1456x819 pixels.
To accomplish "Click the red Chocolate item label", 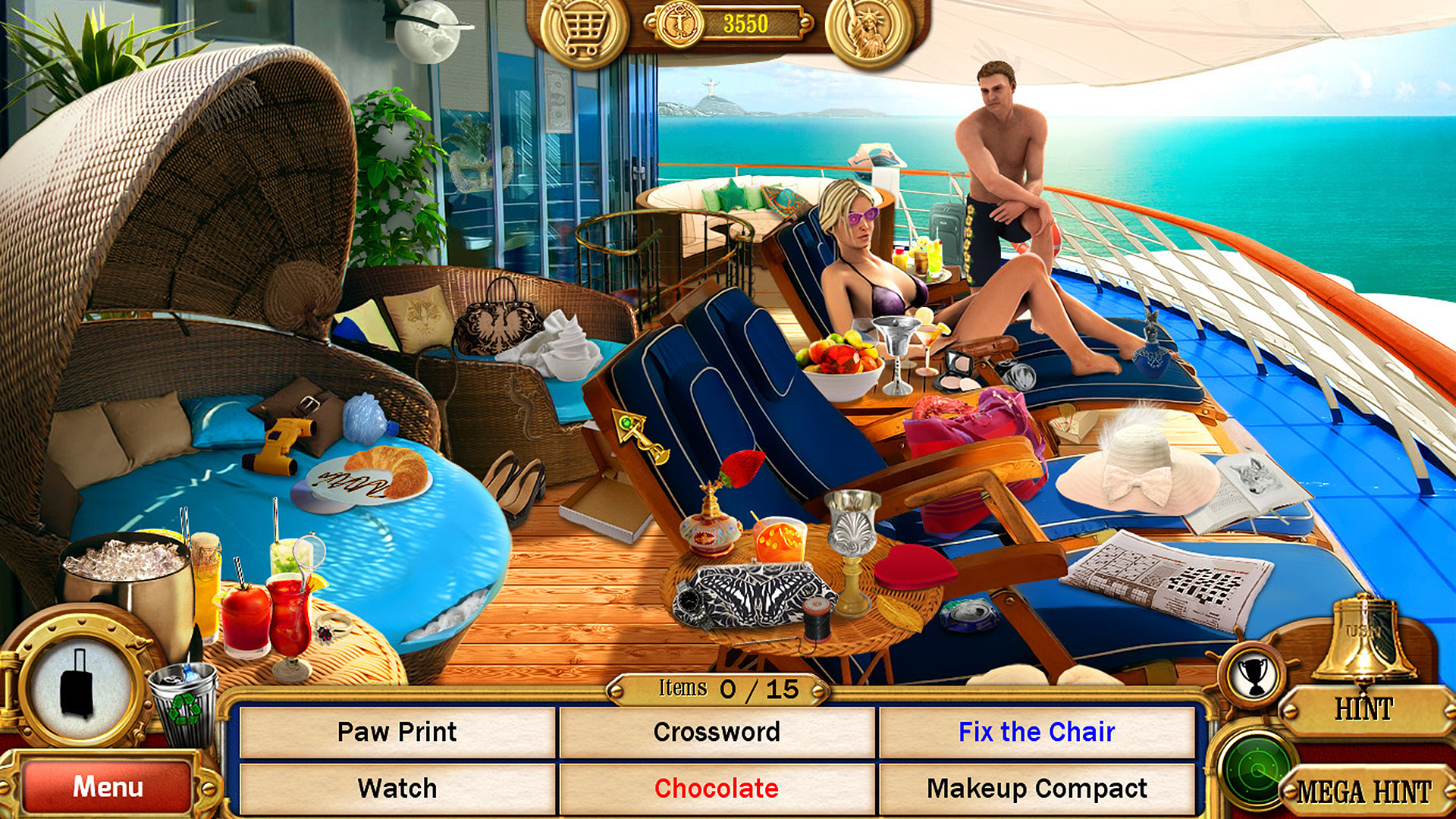I will point(717,788).
